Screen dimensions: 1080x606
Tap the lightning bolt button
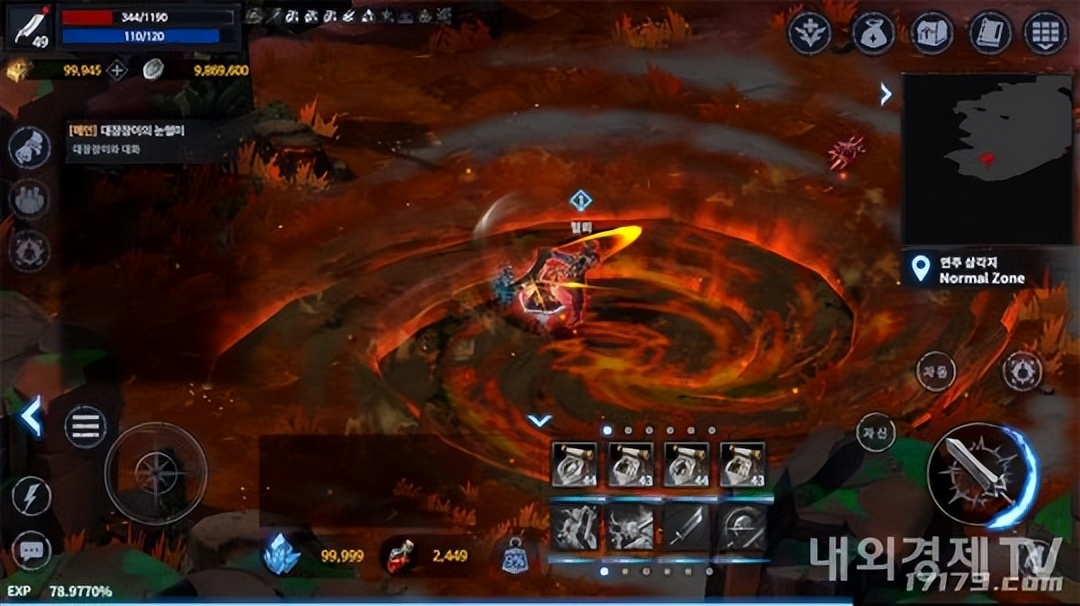31,496
